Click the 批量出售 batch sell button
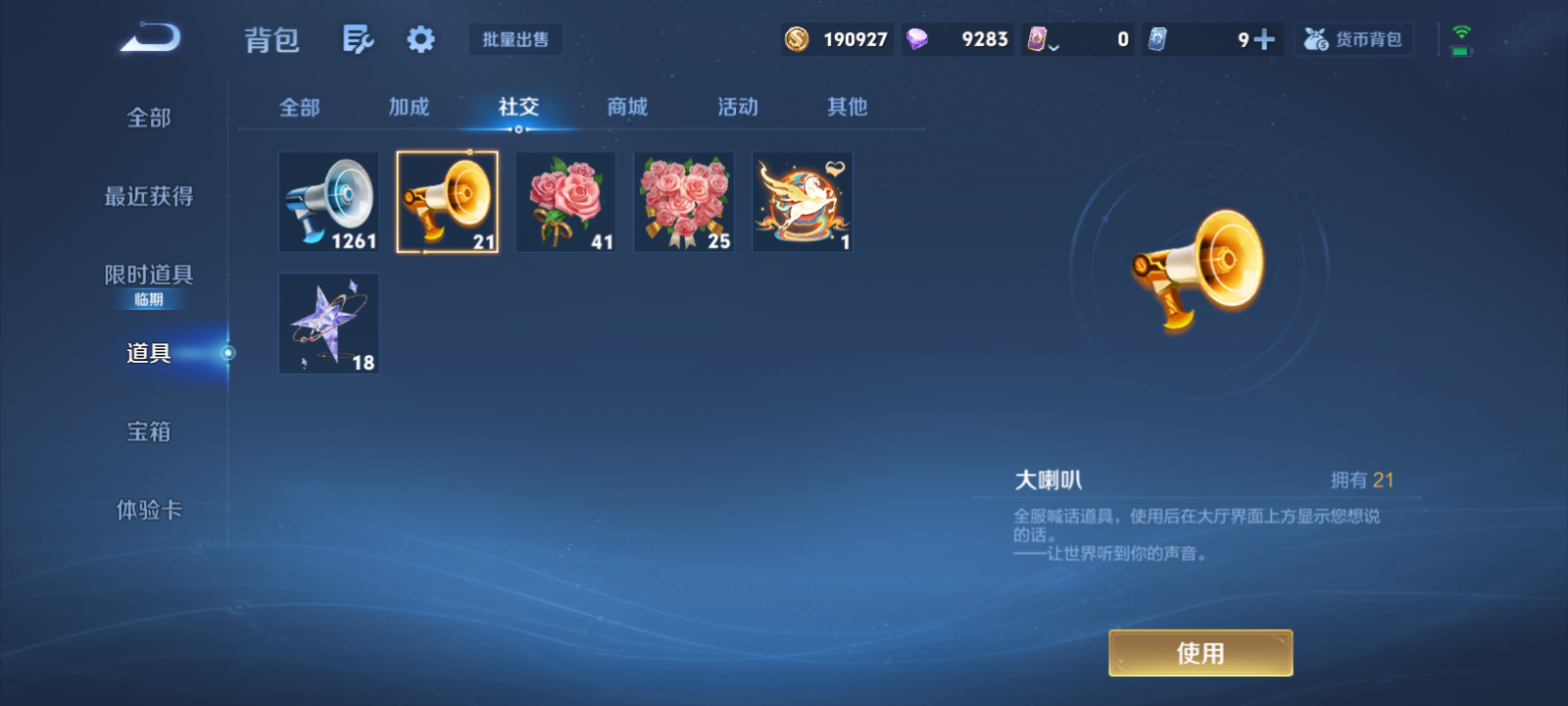Image resolution: width=1568 pixels, height=706 pixels. coord(515,39)
